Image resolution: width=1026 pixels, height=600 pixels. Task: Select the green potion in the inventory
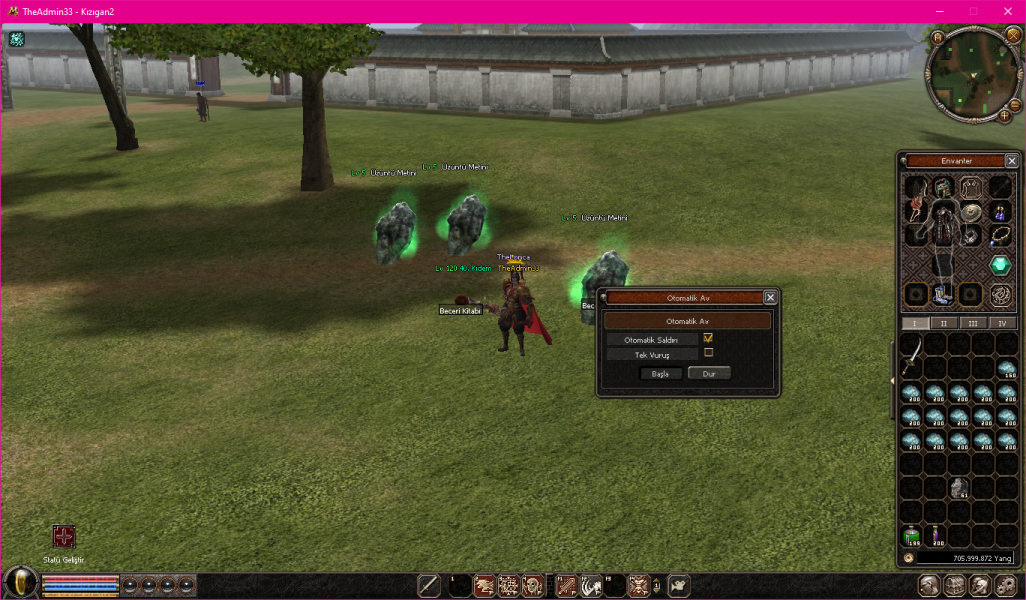912,538
